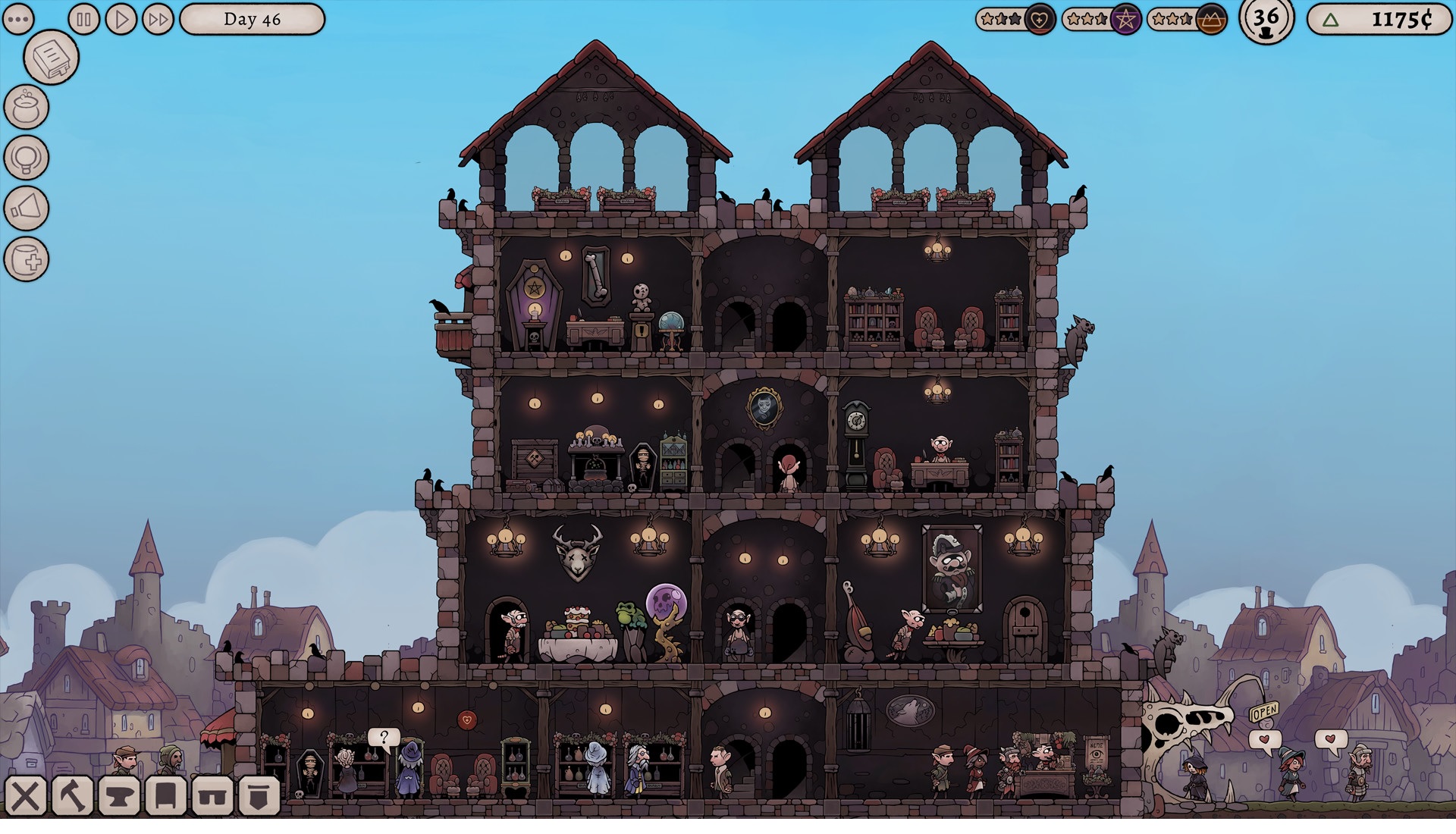Open the three-dots options menu
The image size is (1456, 834).
pyautogui.click(x=18, y=19)
